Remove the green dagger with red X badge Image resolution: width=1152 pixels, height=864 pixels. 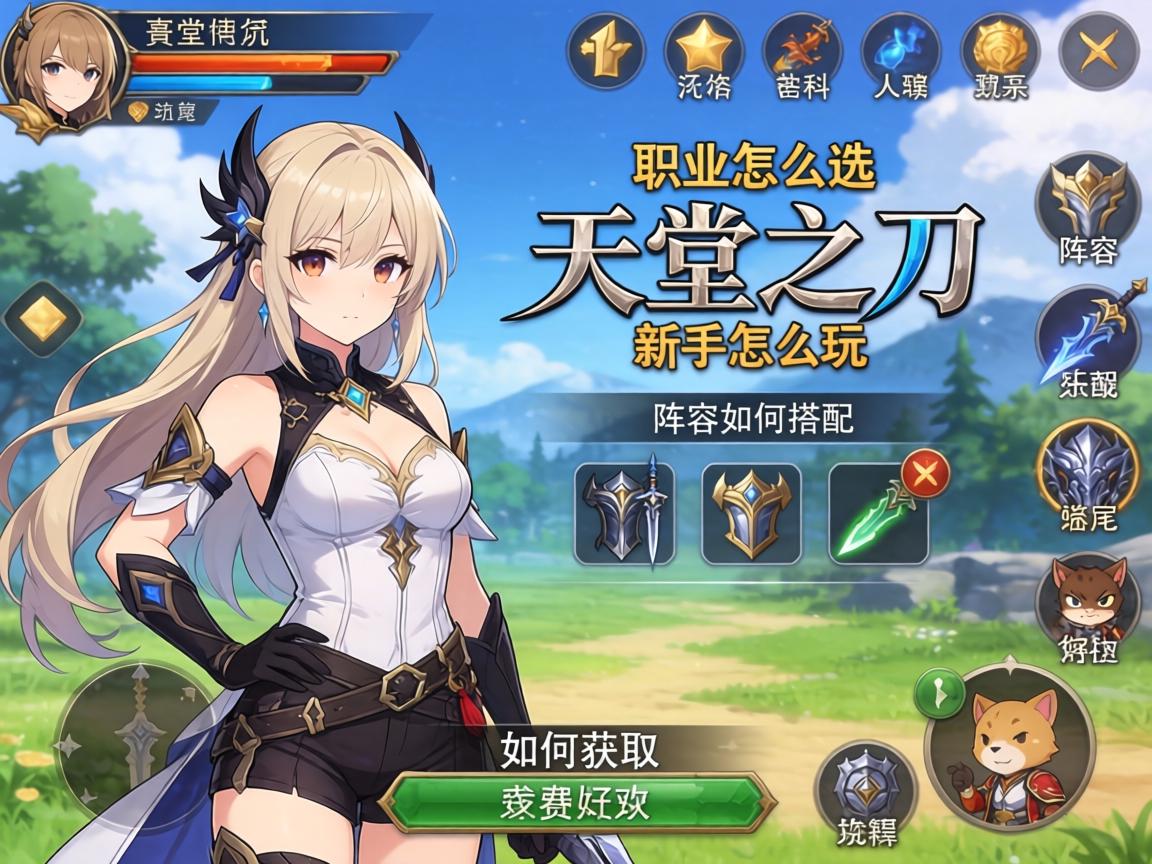point(926,472)
